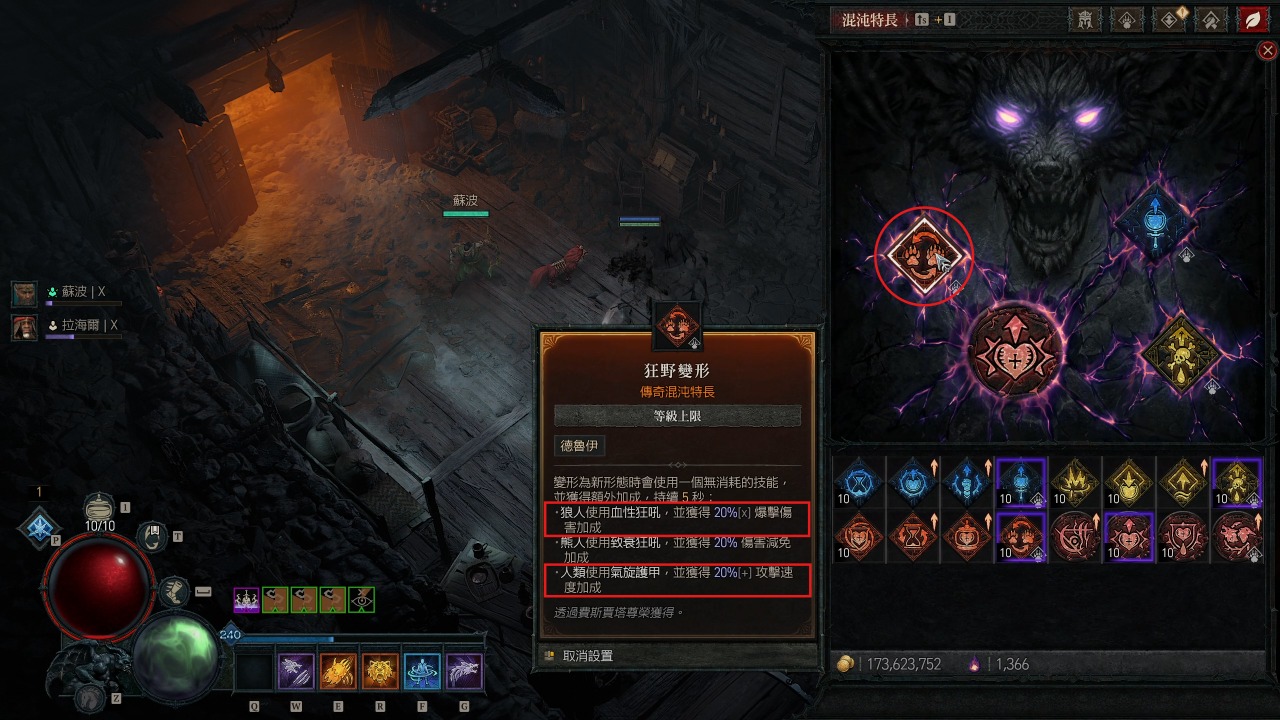Open the tab with exclamation badge
This screenshot has width=1280, height=720.
pyautogui.click(x=1168, y=19)
